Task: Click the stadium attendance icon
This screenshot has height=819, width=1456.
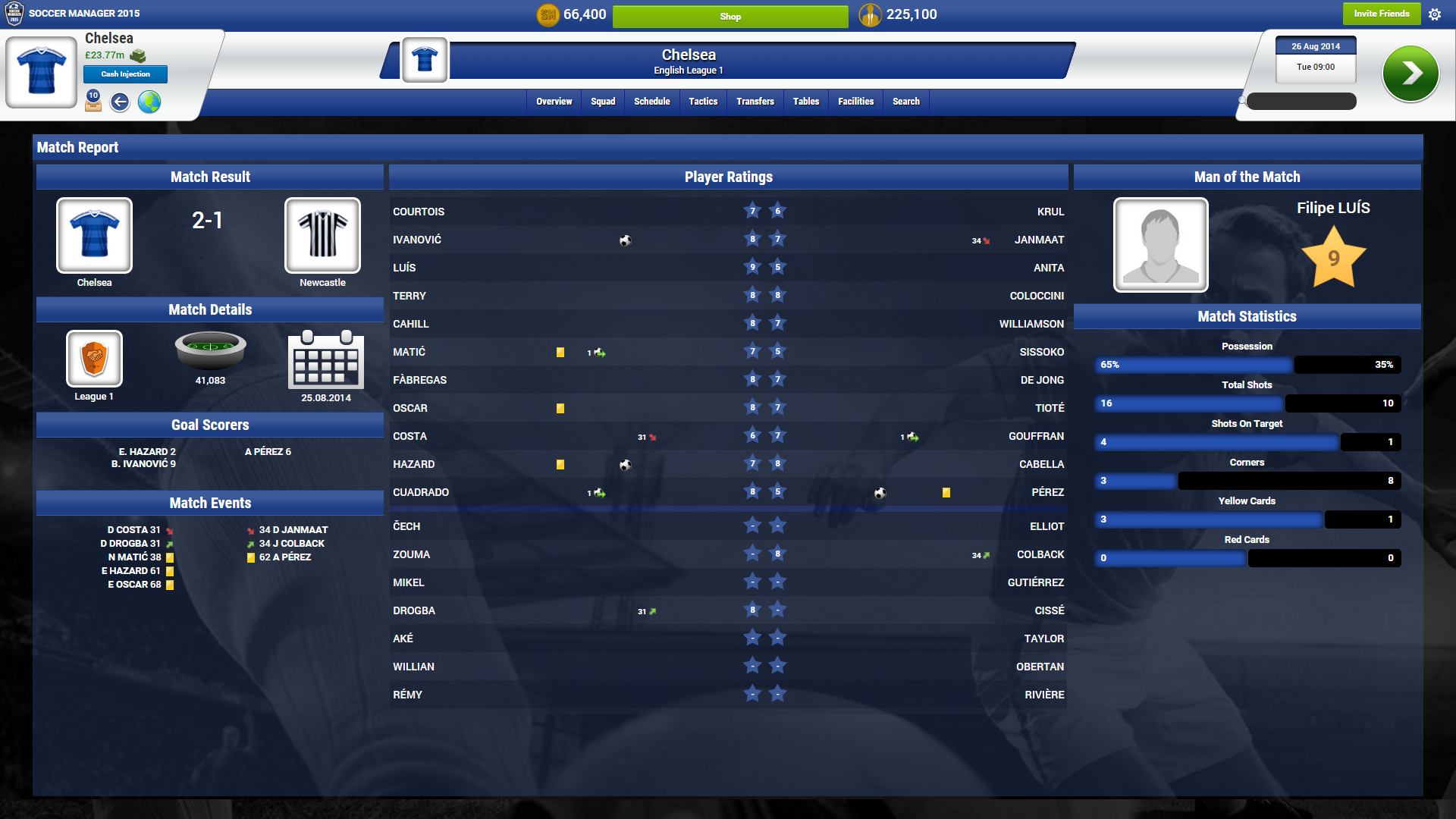Action: (210, 351)
